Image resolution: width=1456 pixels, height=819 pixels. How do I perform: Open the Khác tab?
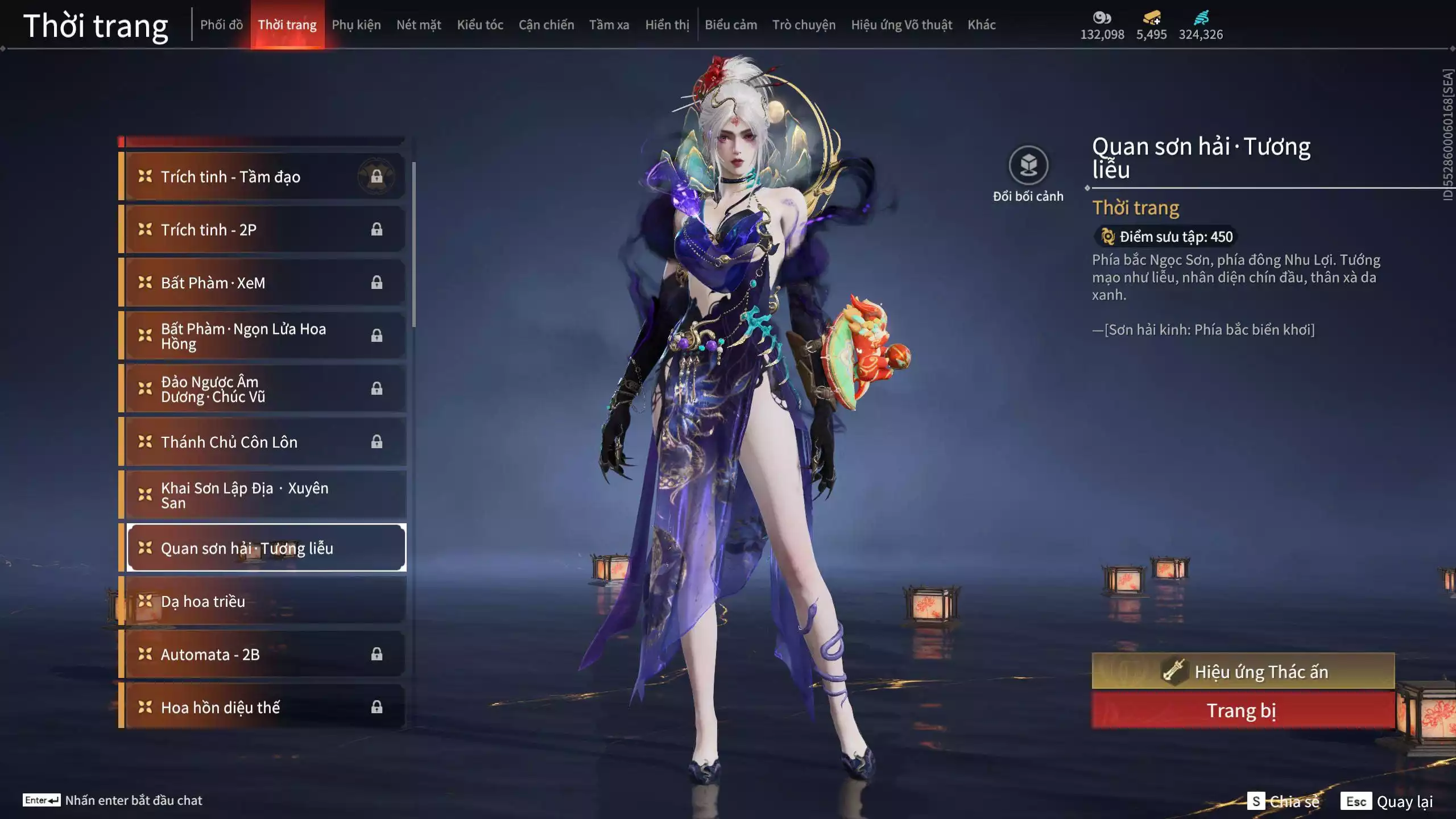982,25
